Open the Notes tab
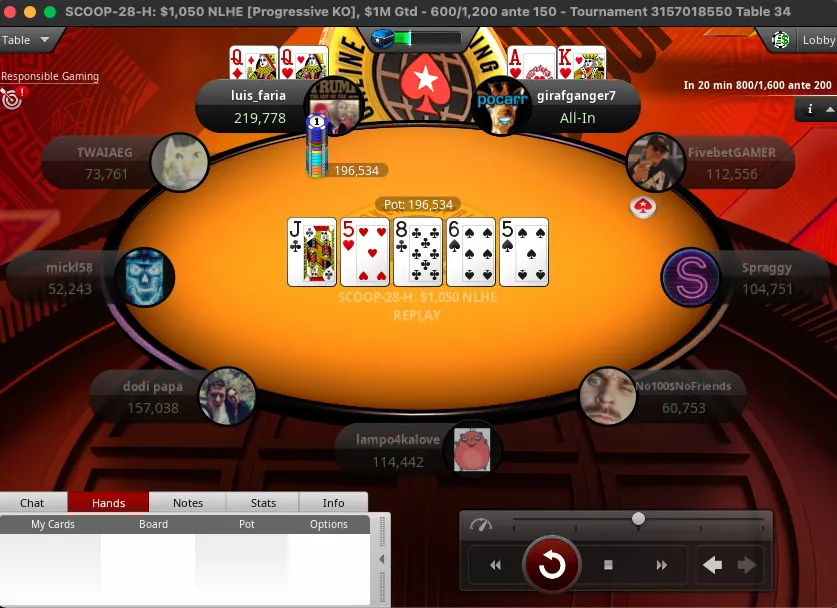The width and height of the screenshot is (837, 608). [188, 503]
